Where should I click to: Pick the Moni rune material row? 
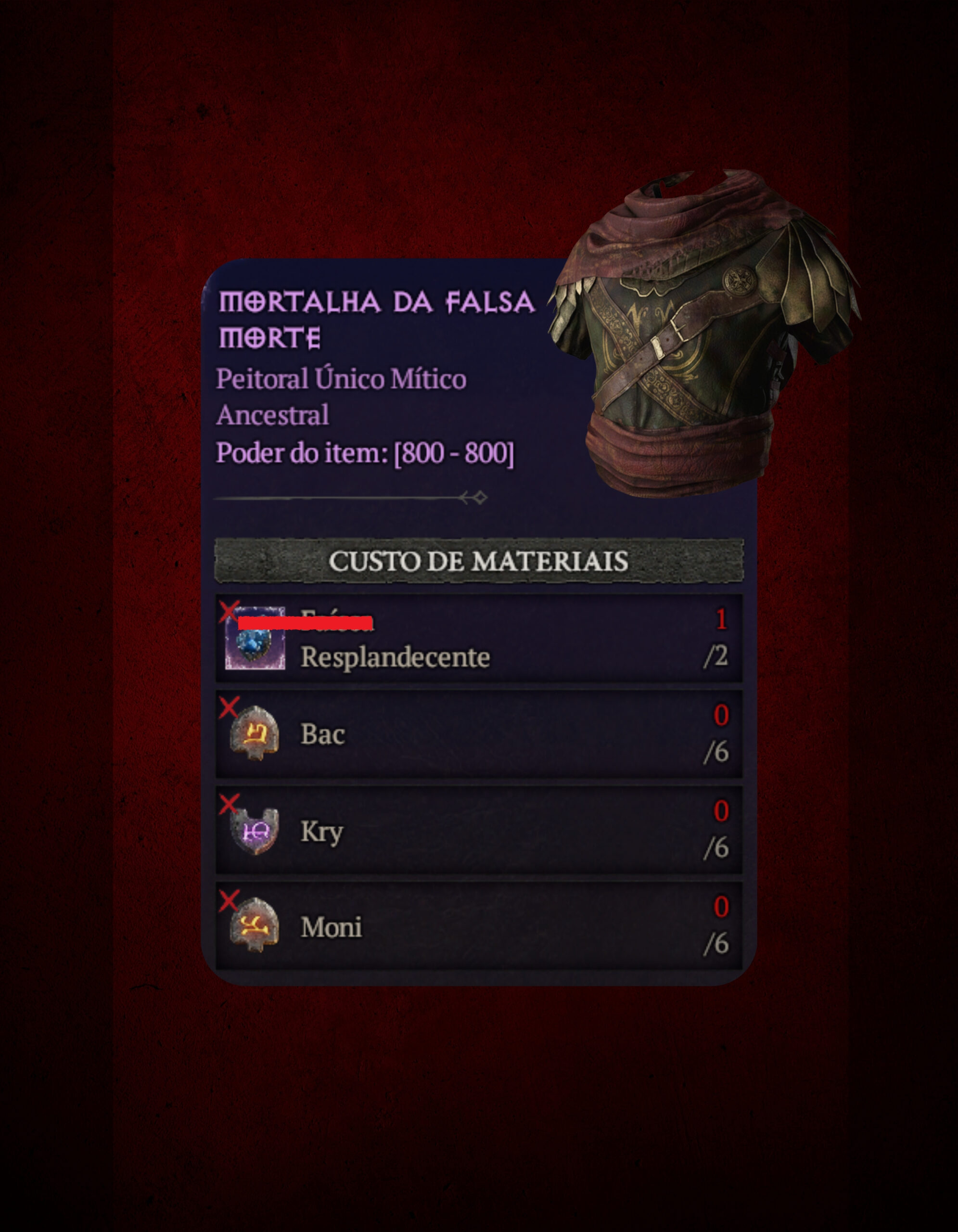479,926
